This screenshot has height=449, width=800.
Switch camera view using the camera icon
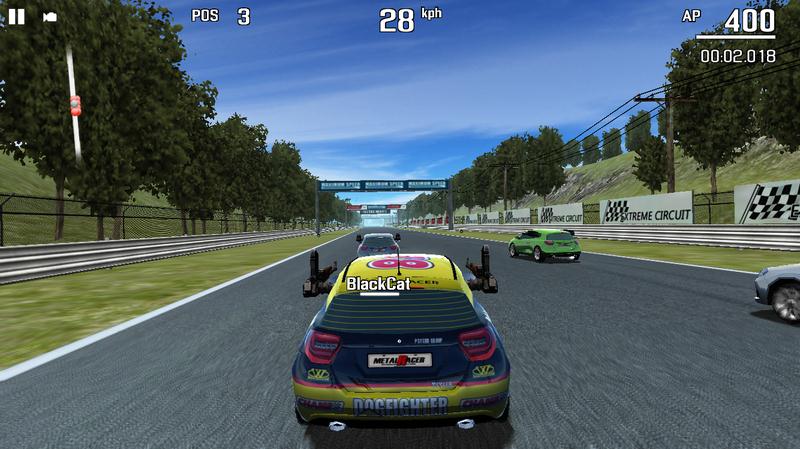tap(50, 17)
